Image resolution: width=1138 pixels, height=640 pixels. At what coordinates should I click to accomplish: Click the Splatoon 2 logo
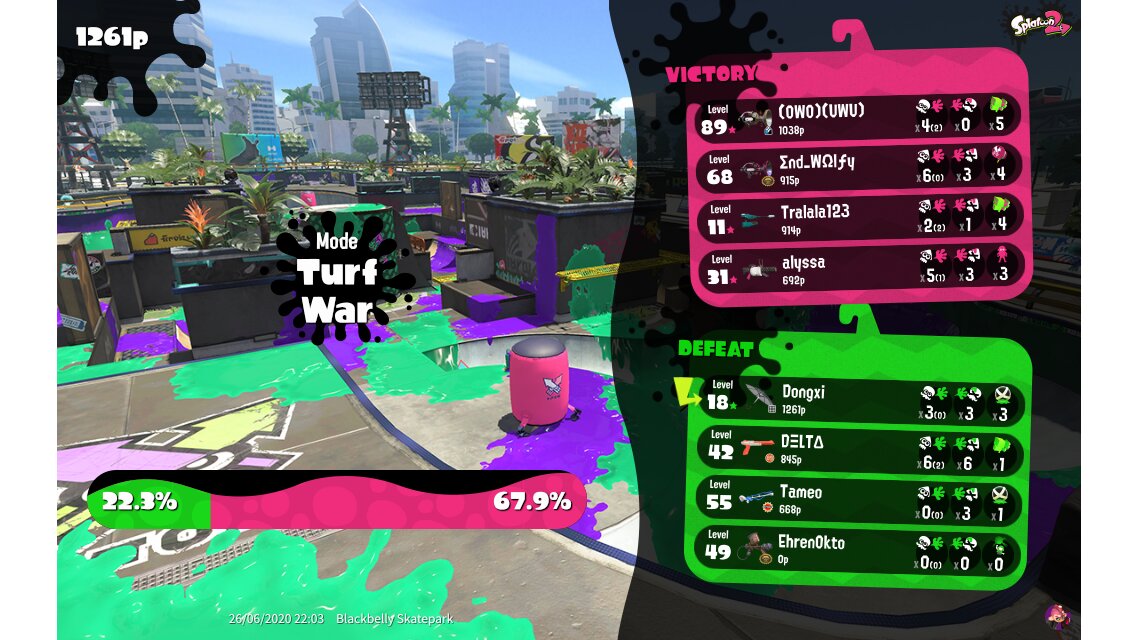coord(1040,23)
